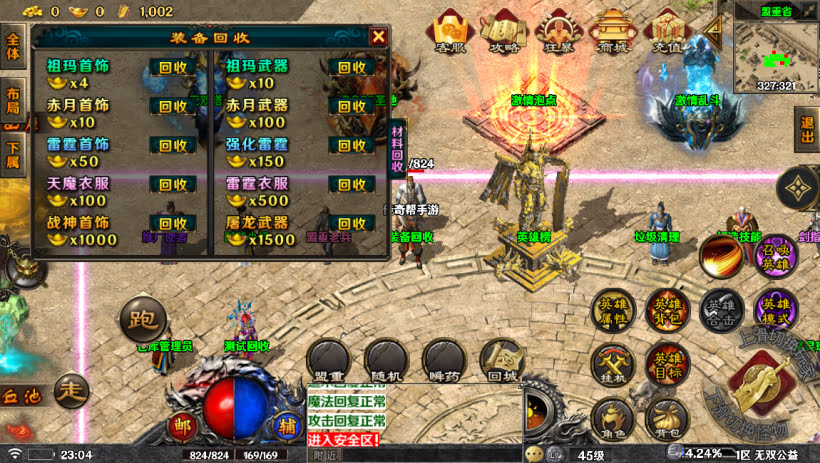Select the 全体 chat channel tab
The height and width of the screenshot is (463, 820).
click(x=12, y=46)
